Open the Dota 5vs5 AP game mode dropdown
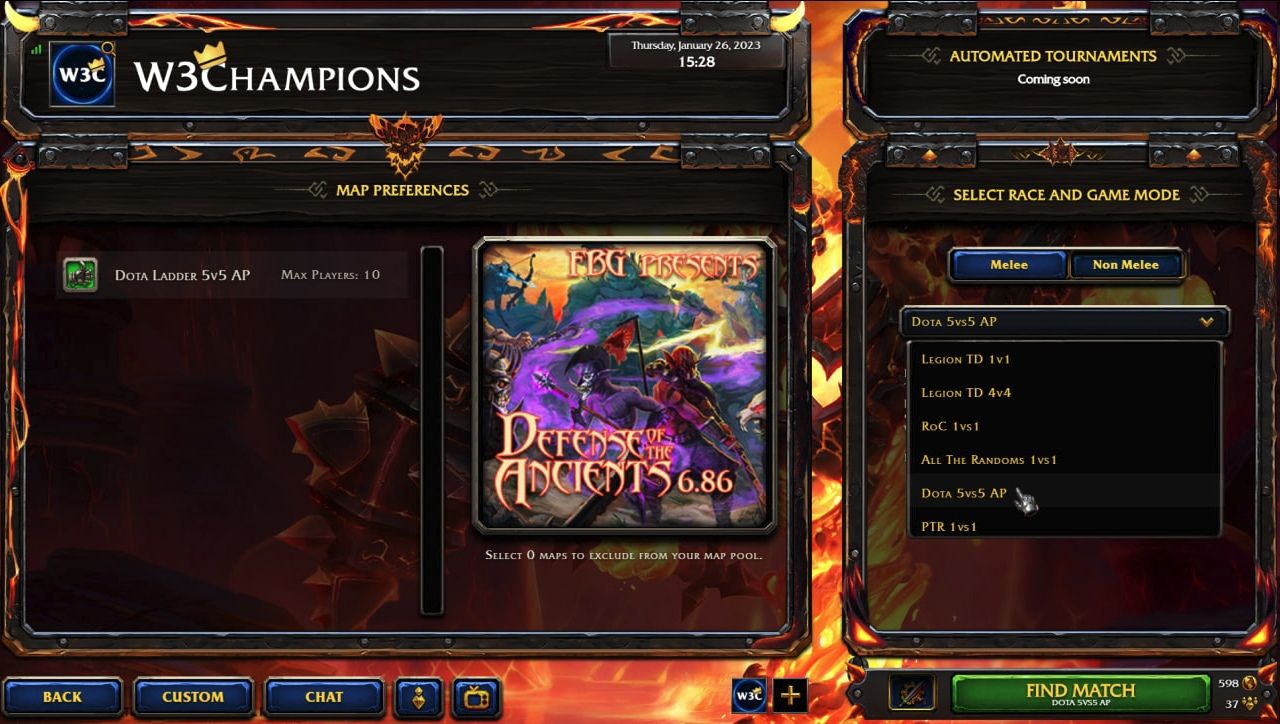 pyautogui.click(x=1063, y=322)
